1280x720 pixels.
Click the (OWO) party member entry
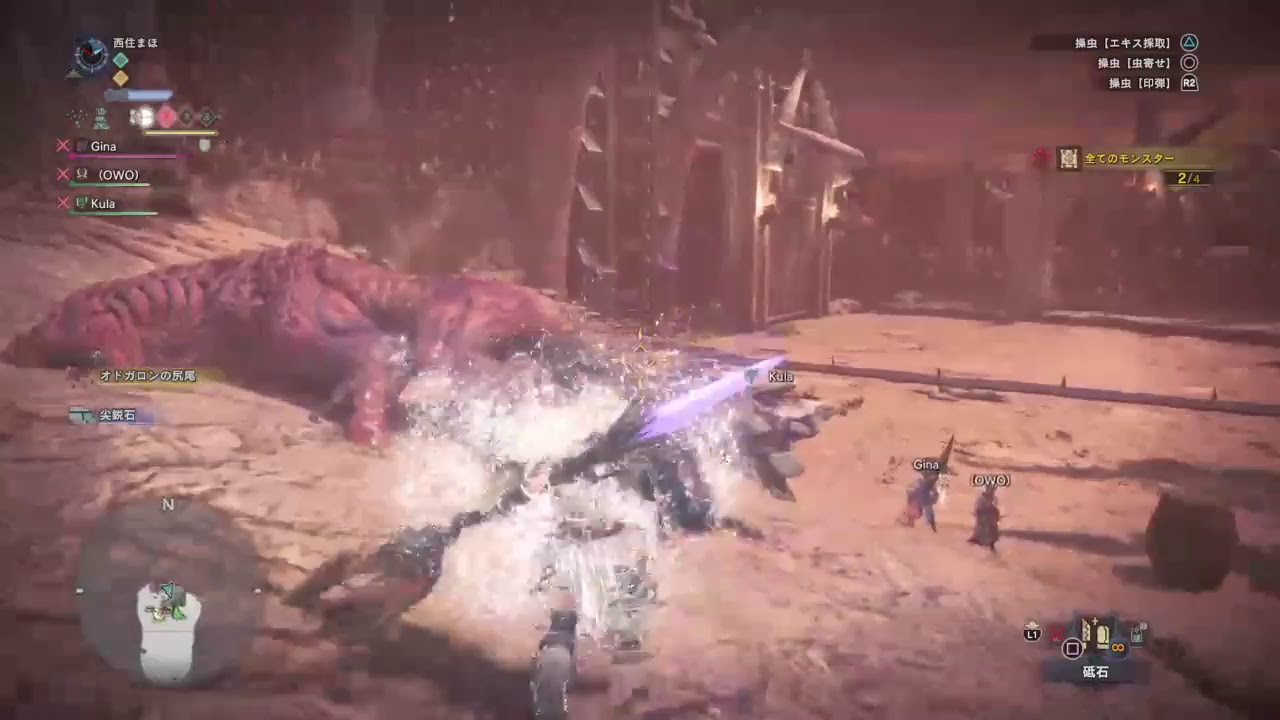tap(117, 174)
